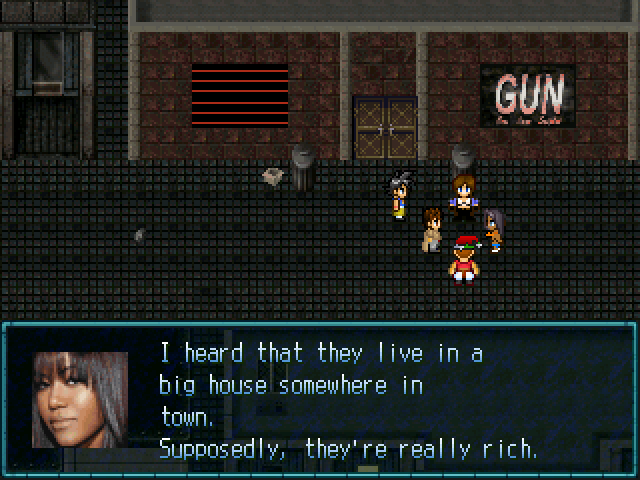Click the speaker's face portrait
Screen dimensions: 640x480
click(x=80, y=400)
